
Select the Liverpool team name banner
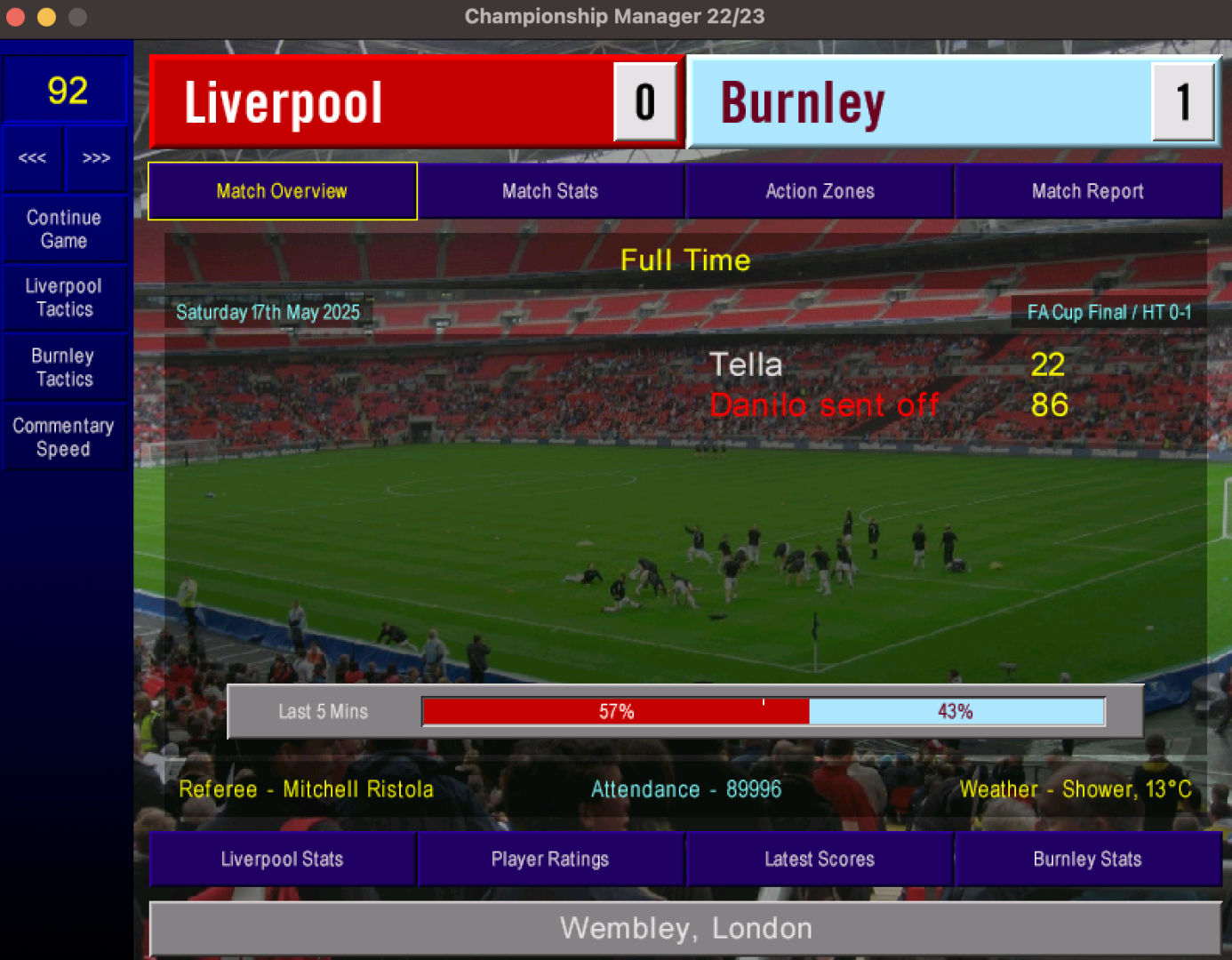[382, 102]
